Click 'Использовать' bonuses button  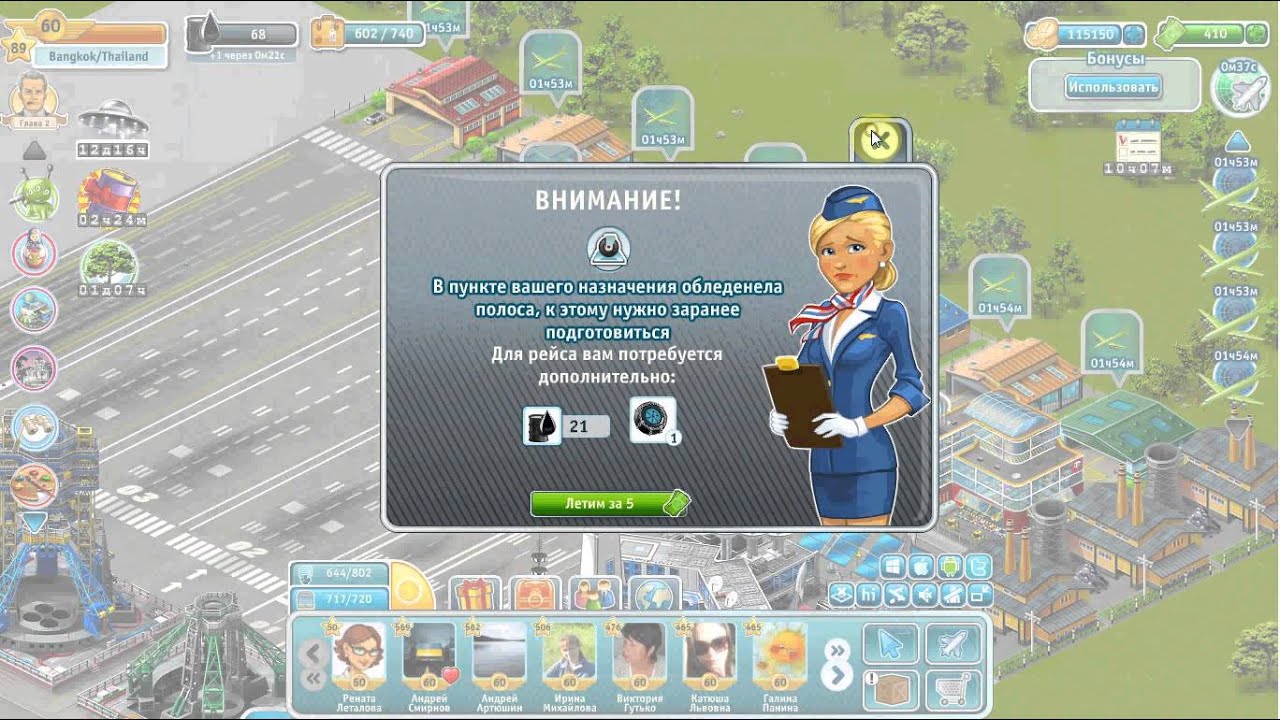(x=1113, y=87)
